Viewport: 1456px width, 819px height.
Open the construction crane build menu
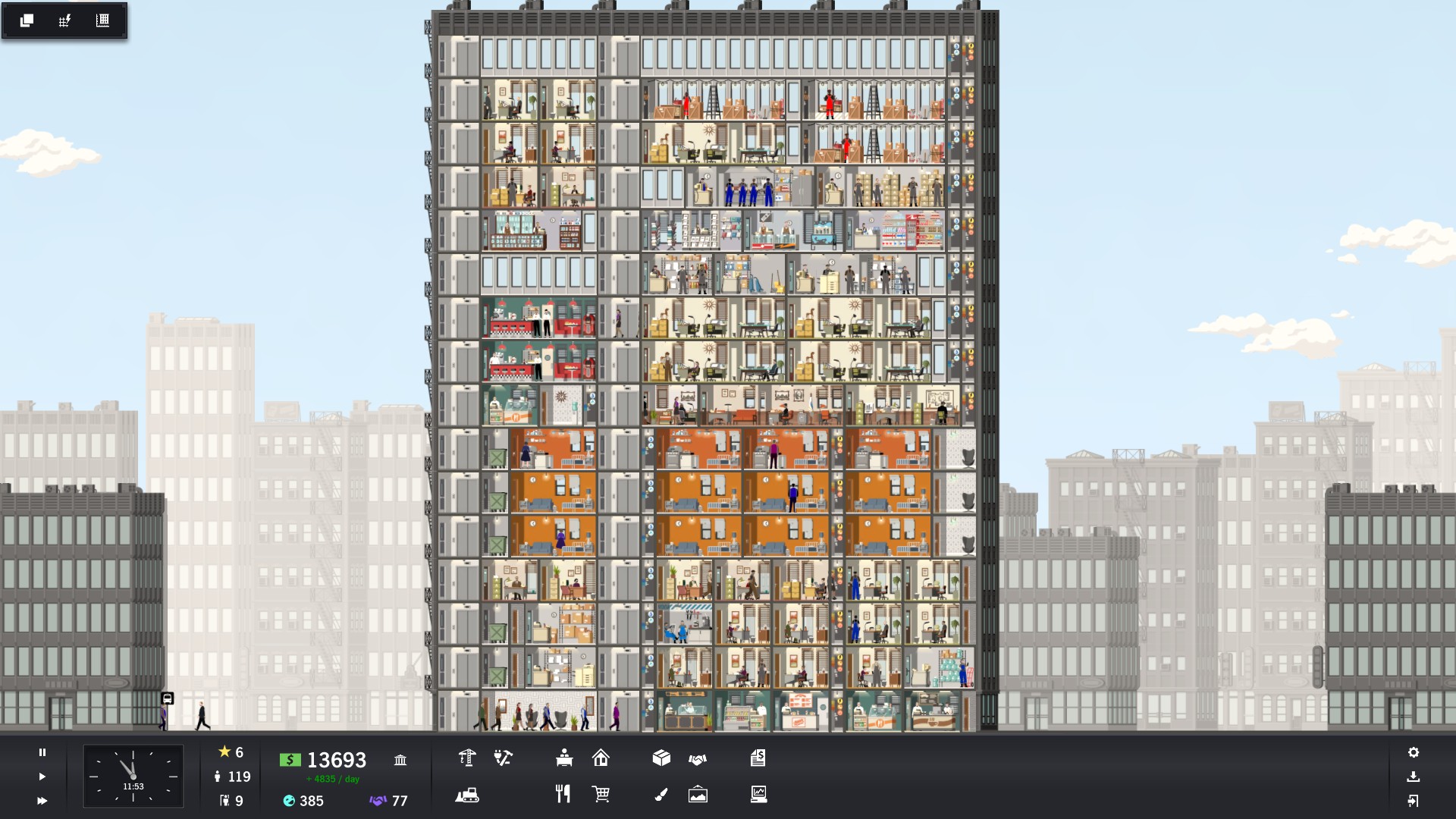tap(467, 758)
